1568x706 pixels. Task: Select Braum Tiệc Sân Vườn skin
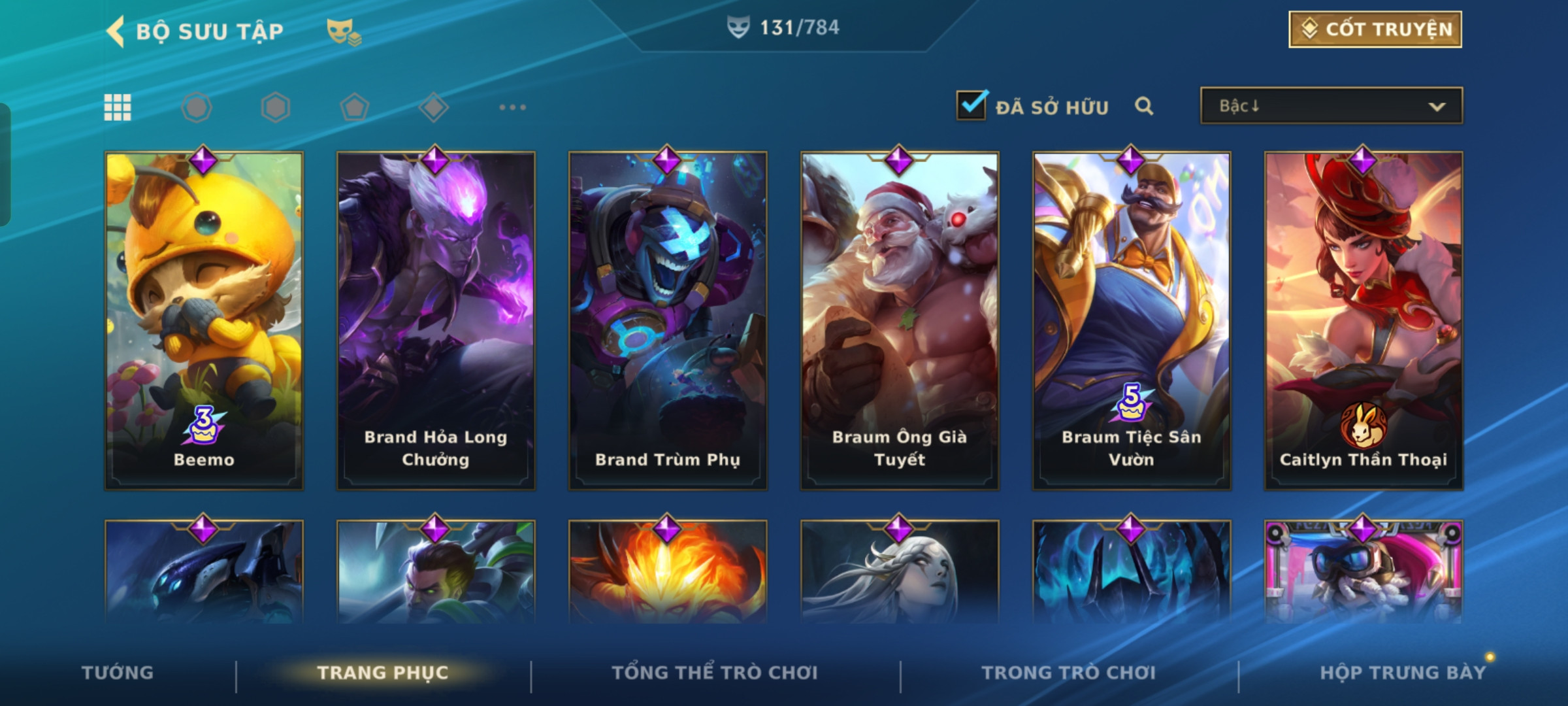point(1132,320)
